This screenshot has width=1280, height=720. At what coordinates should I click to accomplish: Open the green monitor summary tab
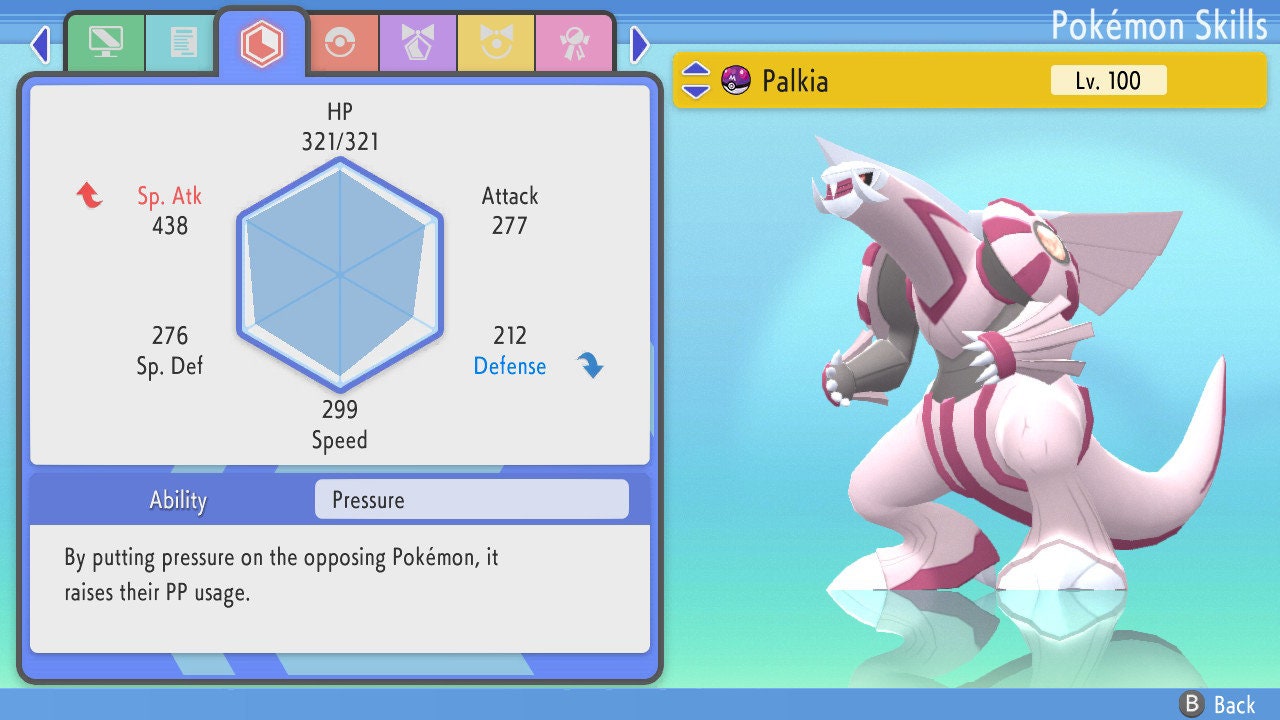105,42
